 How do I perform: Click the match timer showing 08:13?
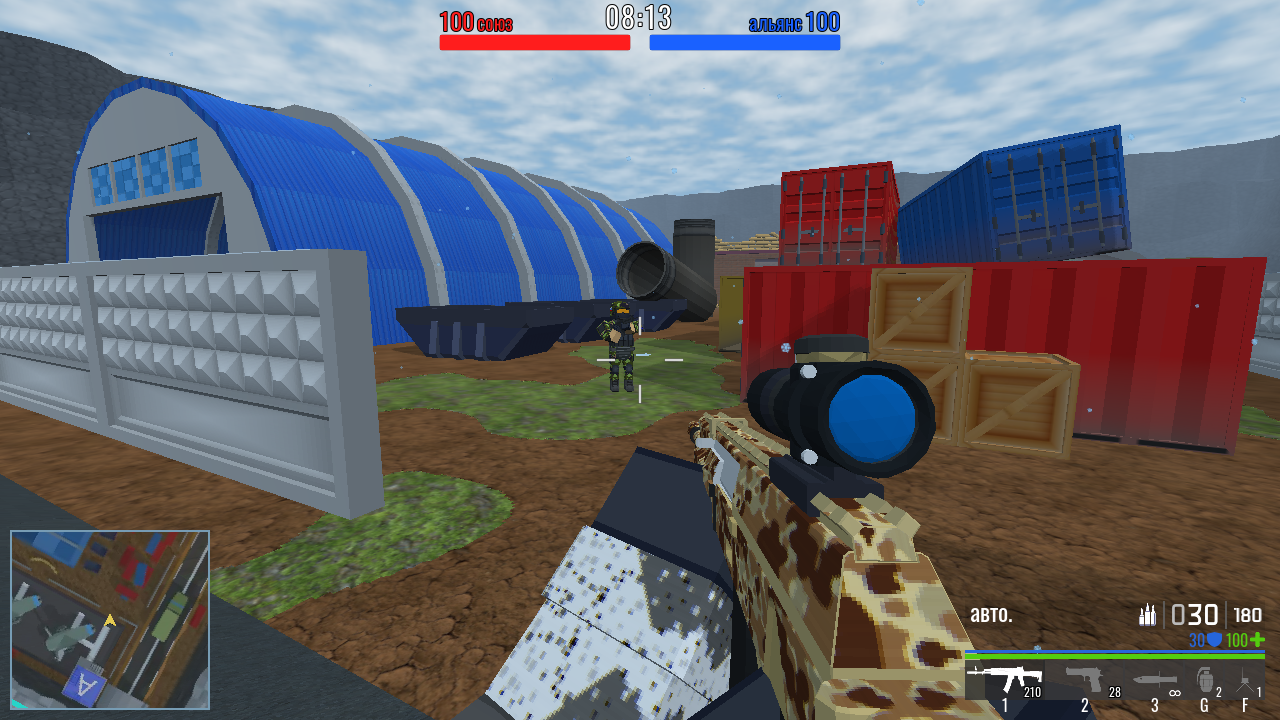640,15
